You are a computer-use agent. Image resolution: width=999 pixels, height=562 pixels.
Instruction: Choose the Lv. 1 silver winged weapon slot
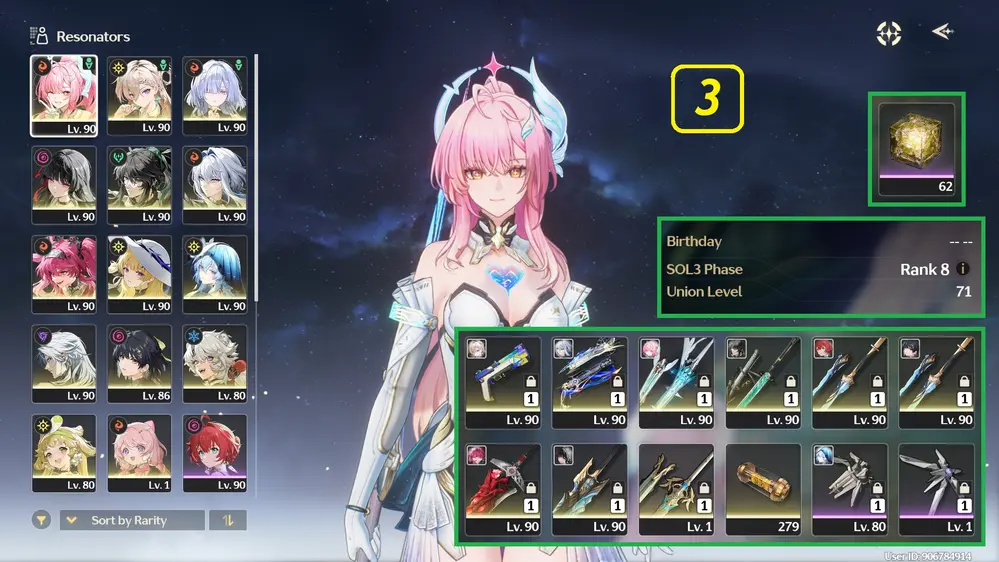[935, 490]
